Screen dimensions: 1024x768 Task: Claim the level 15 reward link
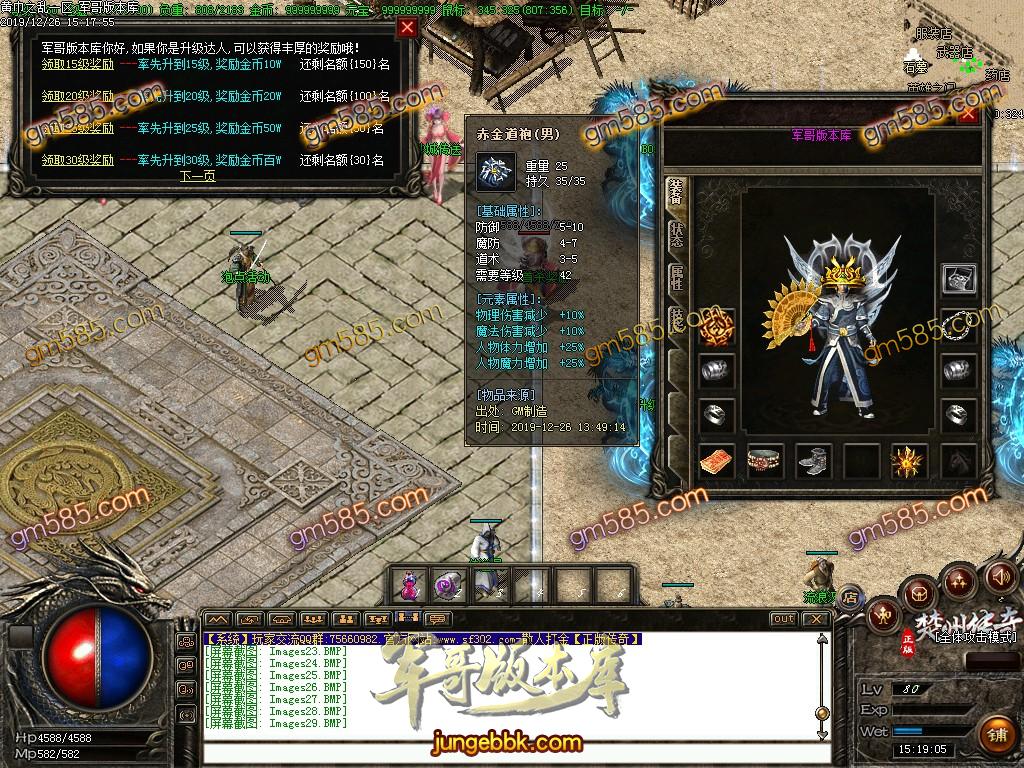[77, 65]
